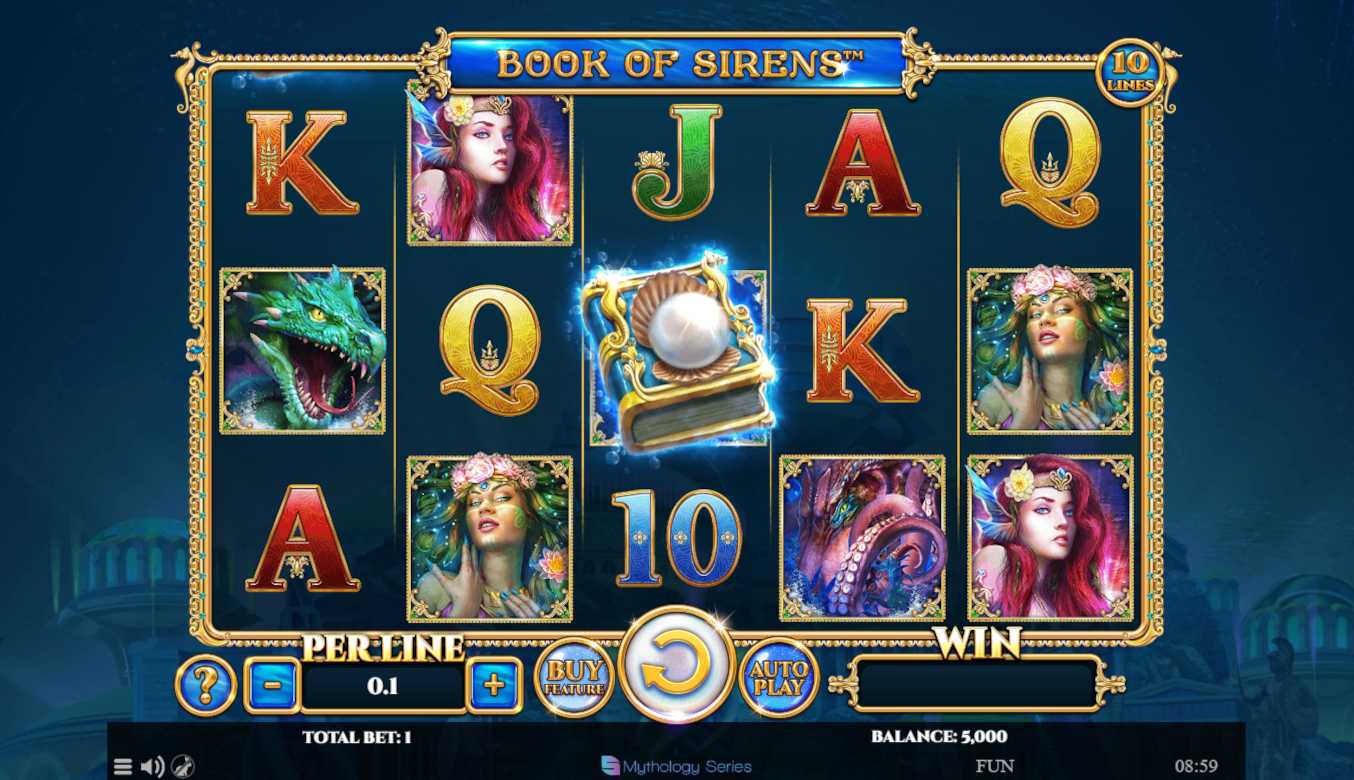Open the question mark help button
Viewport: 1354px width, 780px height.
206,685
